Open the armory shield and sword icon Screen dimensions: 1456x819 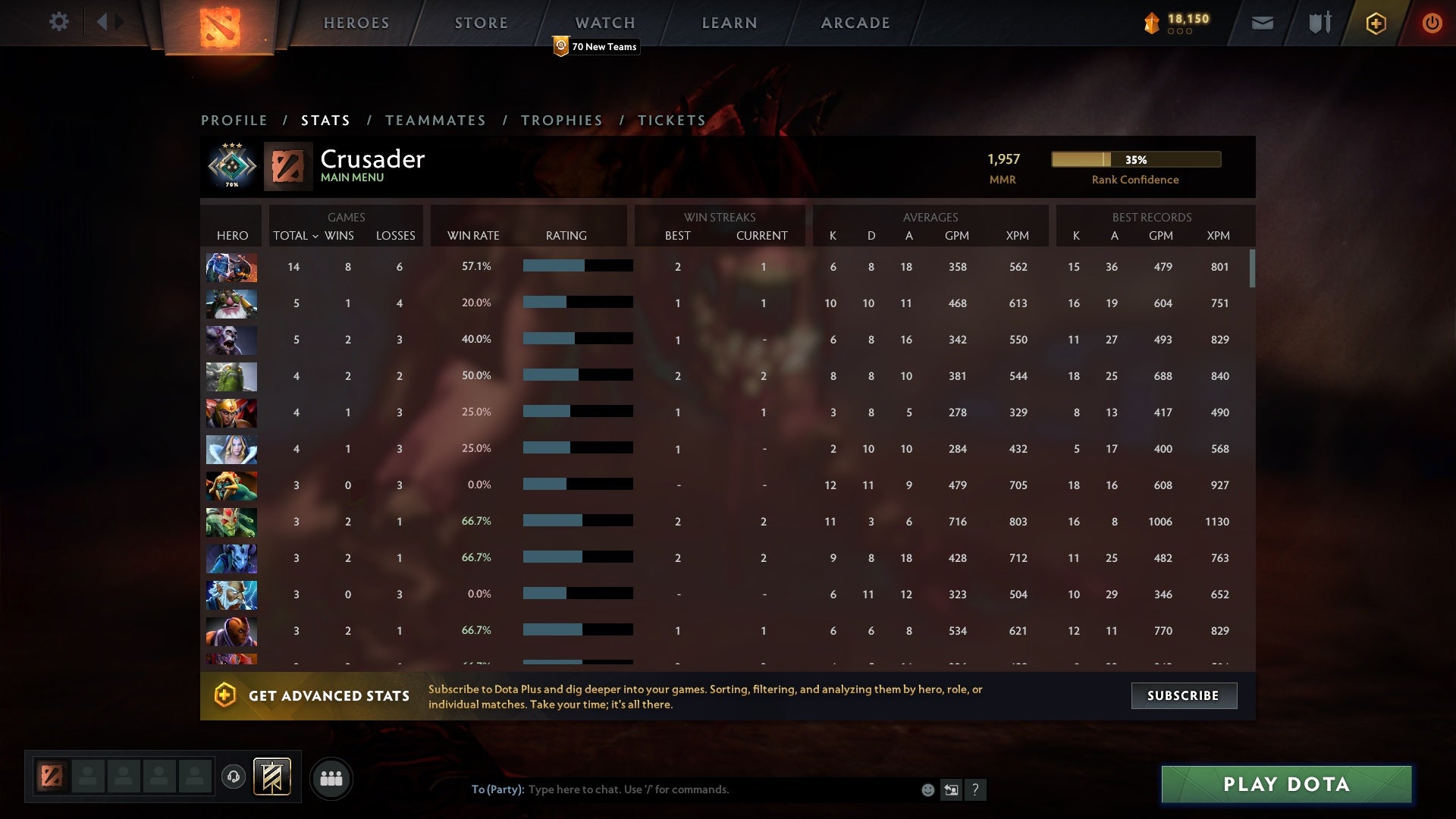pos(1319,23)
